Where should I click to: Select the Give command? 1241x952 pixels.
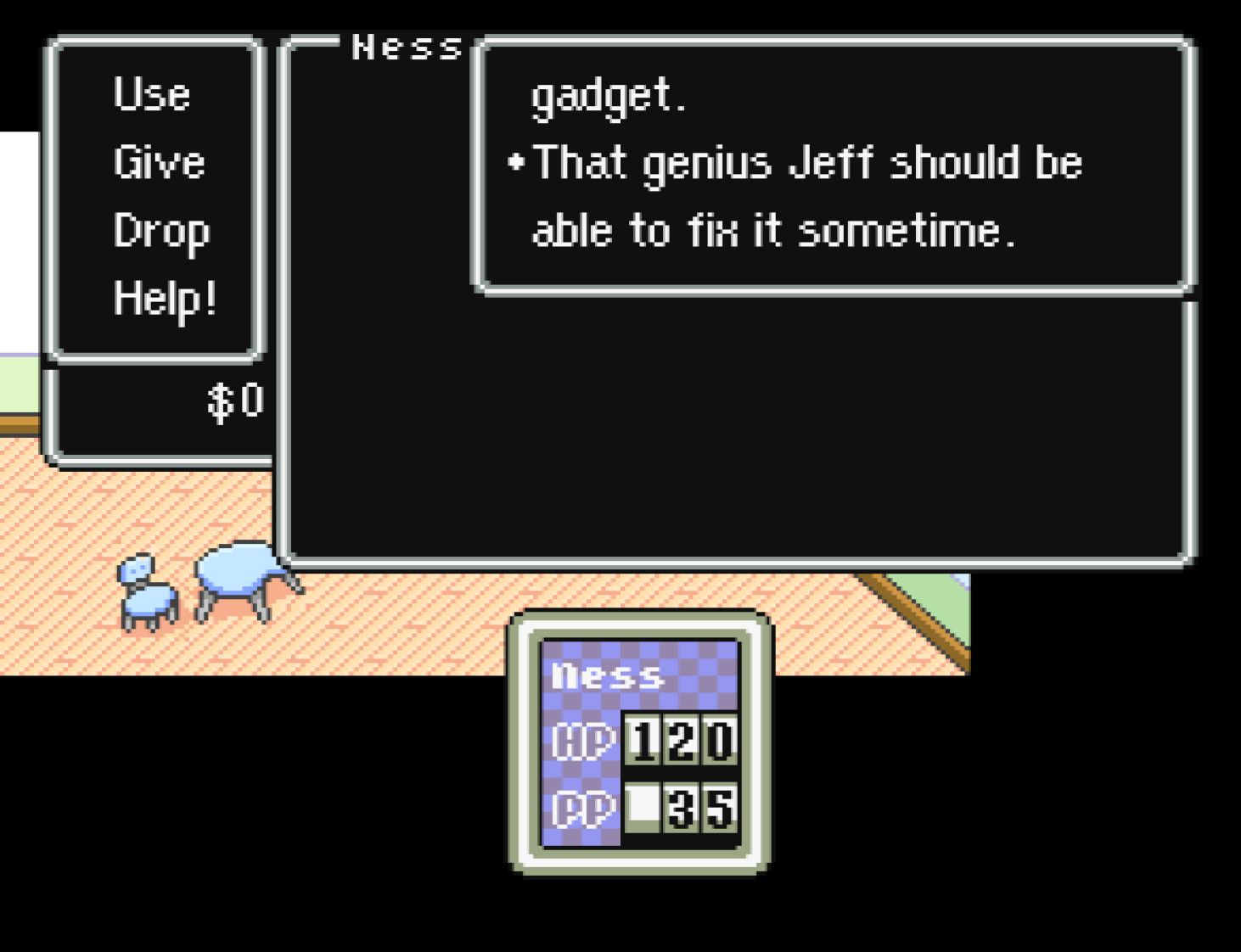(161, 161)
